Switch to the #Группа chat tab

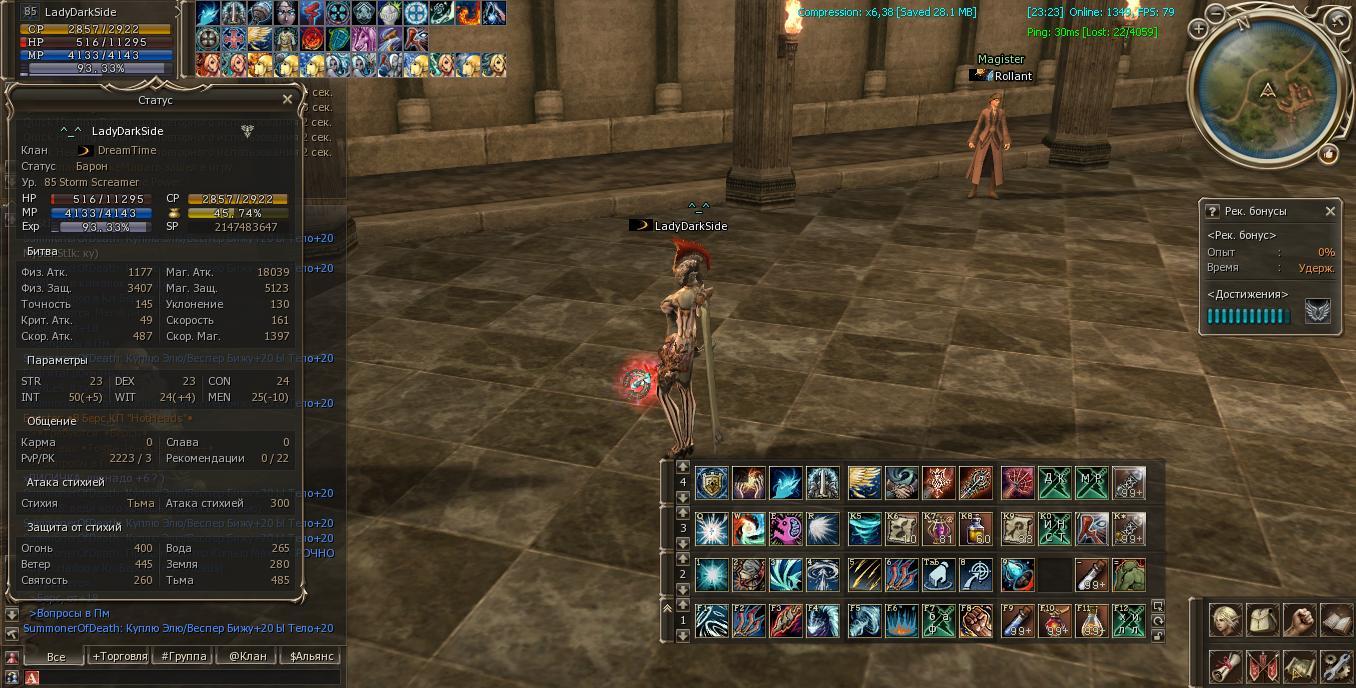[x=184, y=656]
